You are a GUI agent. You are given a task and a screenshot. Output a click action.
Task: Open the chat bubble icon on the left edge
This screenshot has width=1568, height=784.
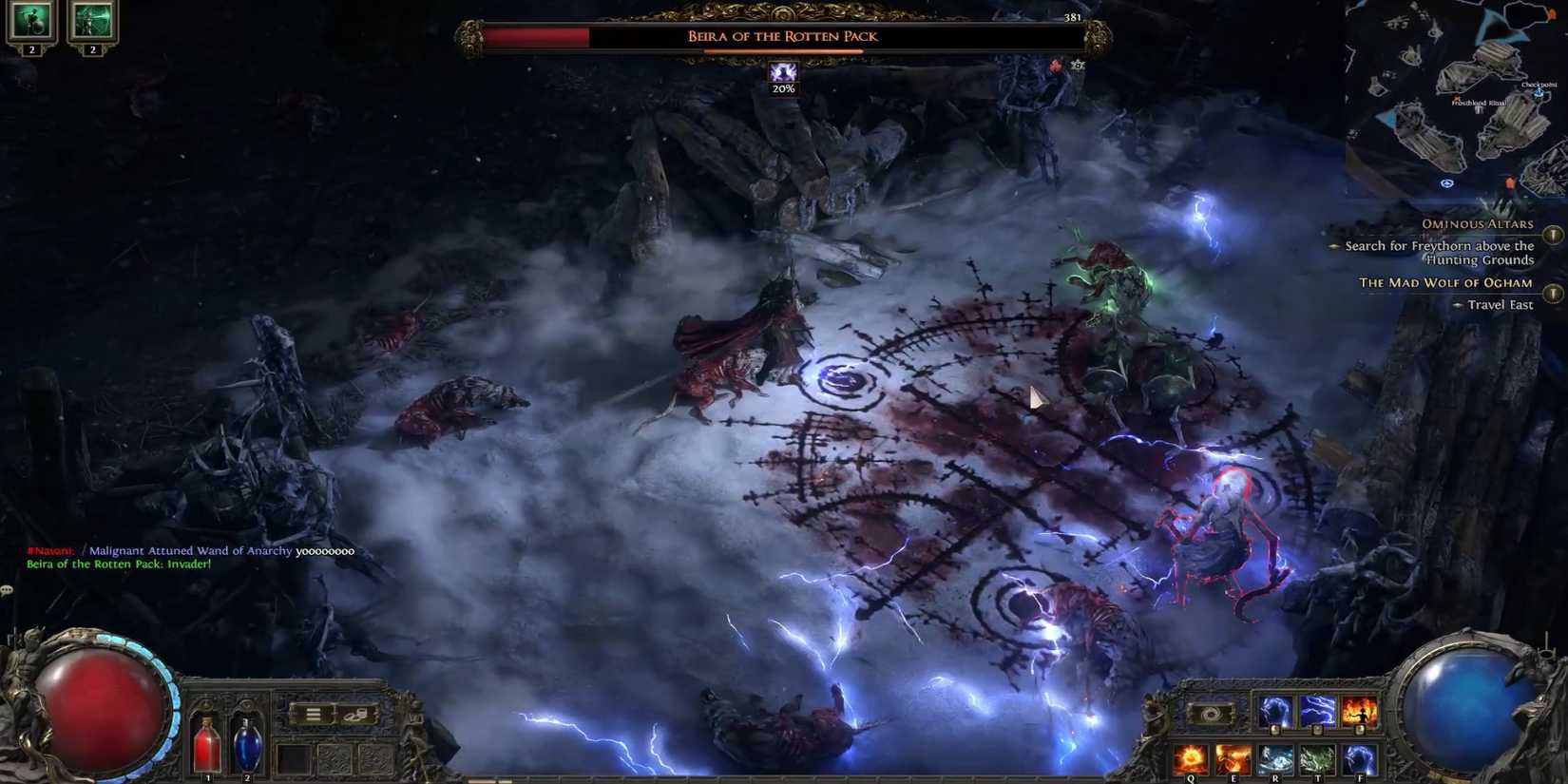pyautogui.click(x=8, y=589)
